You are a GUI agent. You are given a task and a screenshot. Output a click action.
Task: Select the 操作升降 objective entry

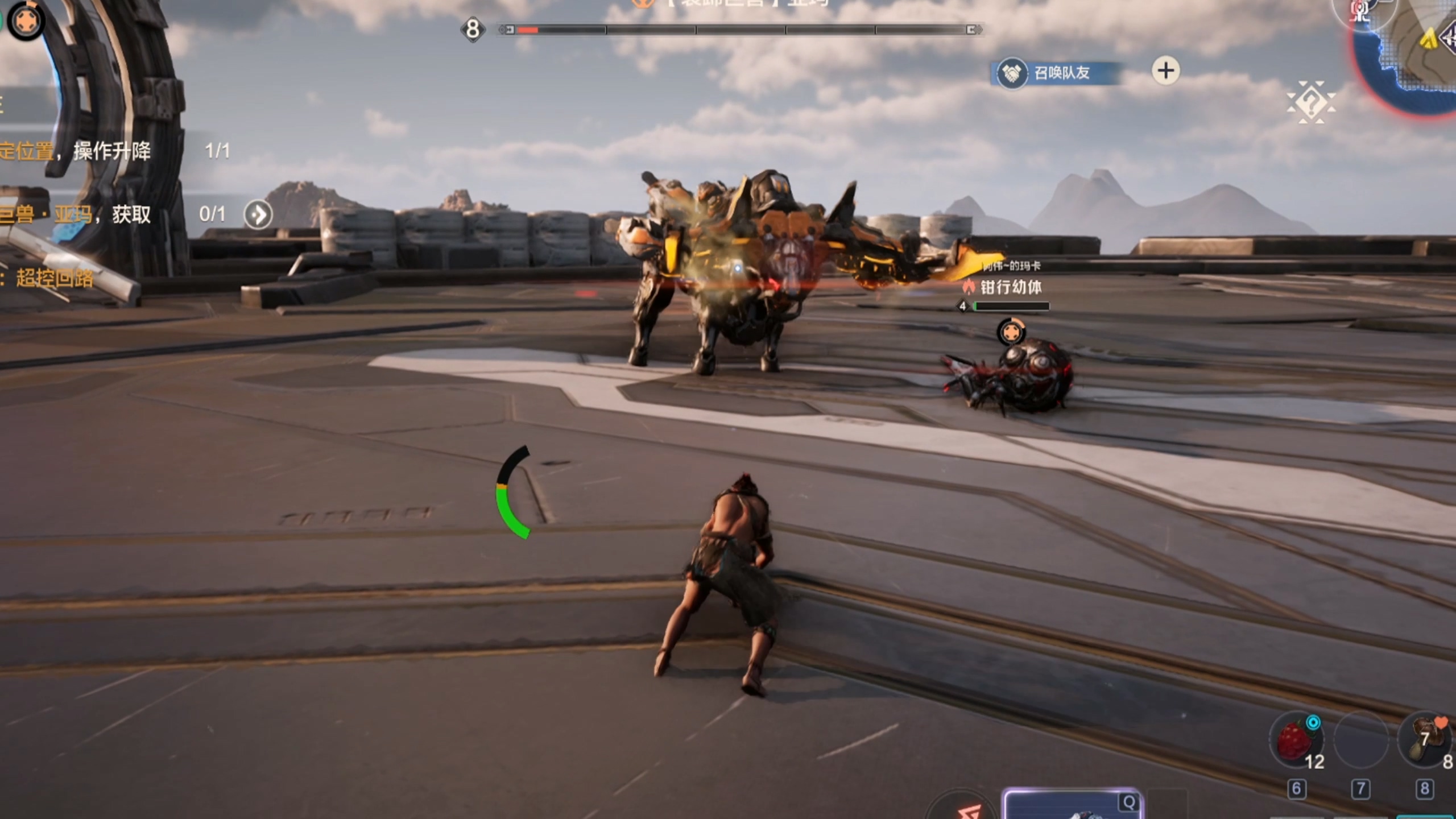point(111,151)
